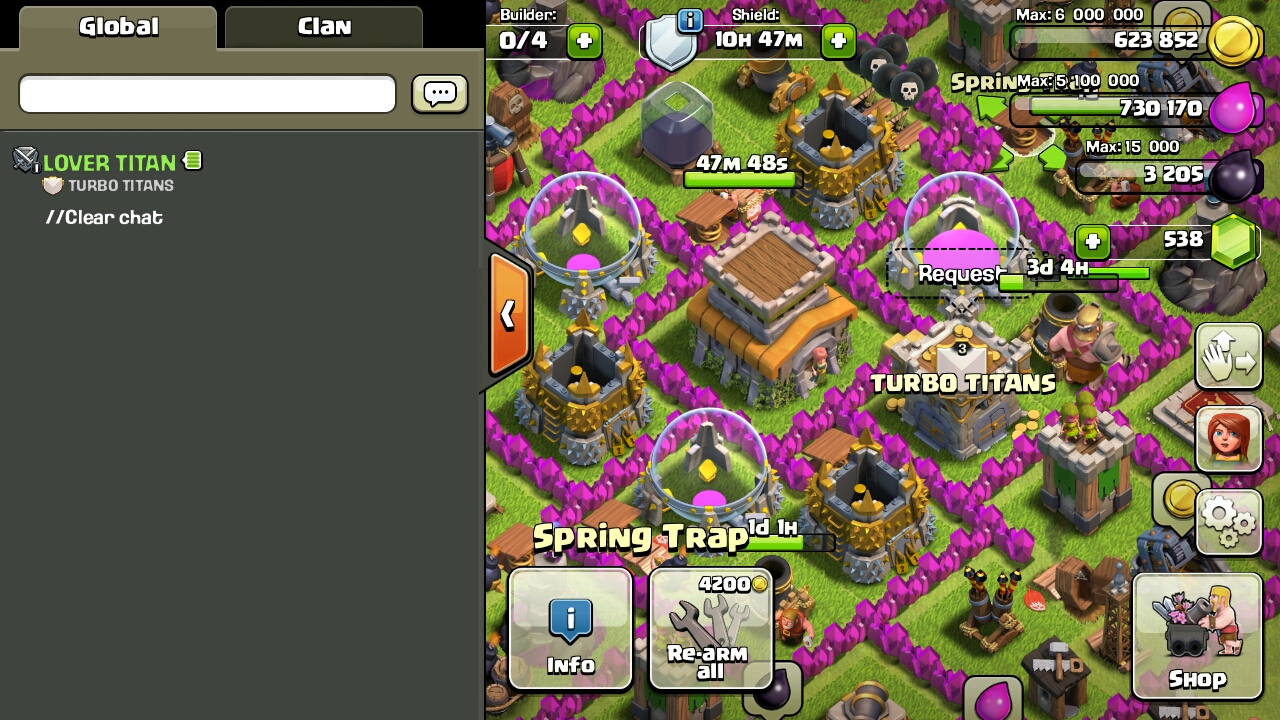Select the Global chat tab
The height and width of the screenshot is (720, 1280).
117,27
